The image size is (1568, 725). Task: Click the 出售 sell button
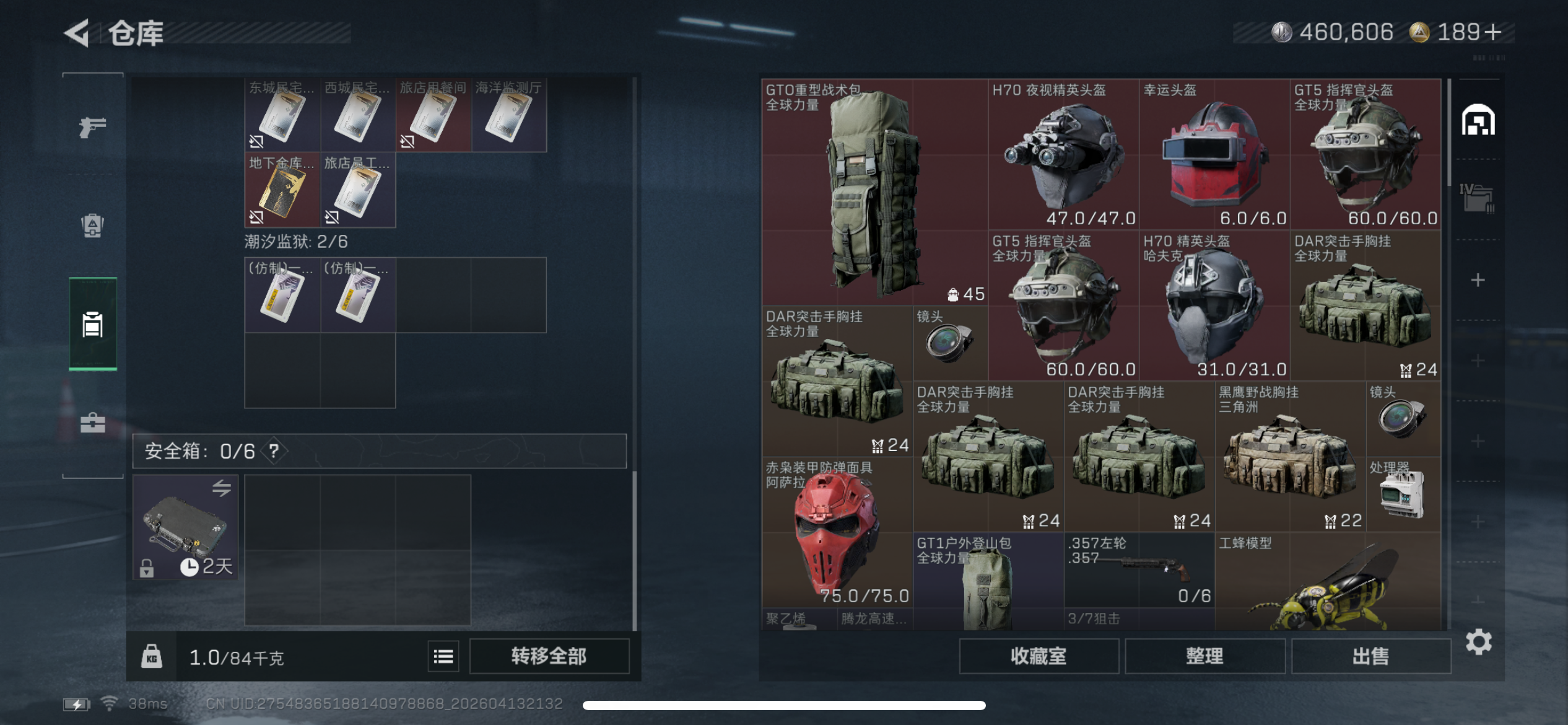(x=1371, y=655)
